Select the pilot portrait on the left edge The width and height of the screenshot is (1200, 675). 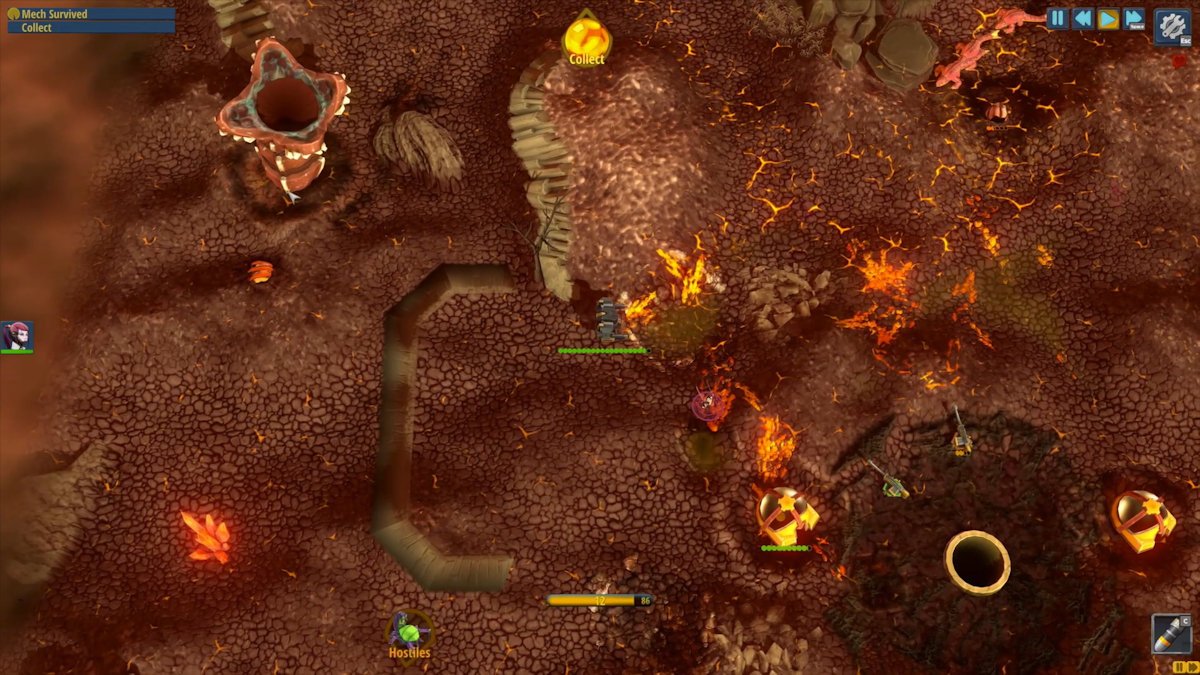coord(16,336)
